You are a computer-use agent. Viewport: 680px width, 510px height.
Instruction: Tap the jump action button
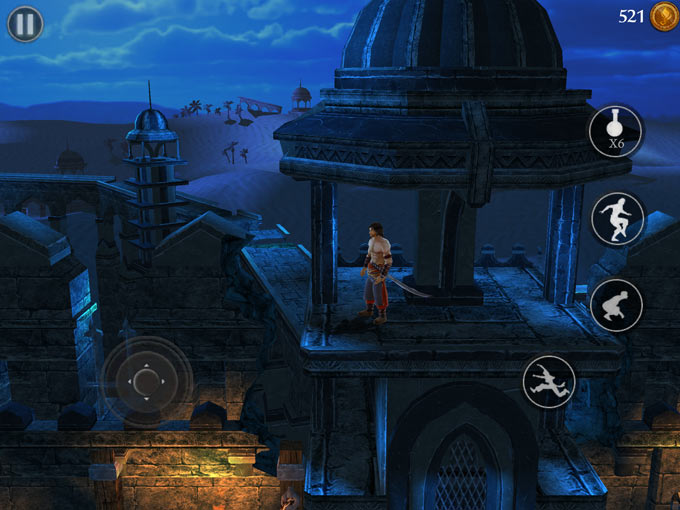tap(616, 219)
